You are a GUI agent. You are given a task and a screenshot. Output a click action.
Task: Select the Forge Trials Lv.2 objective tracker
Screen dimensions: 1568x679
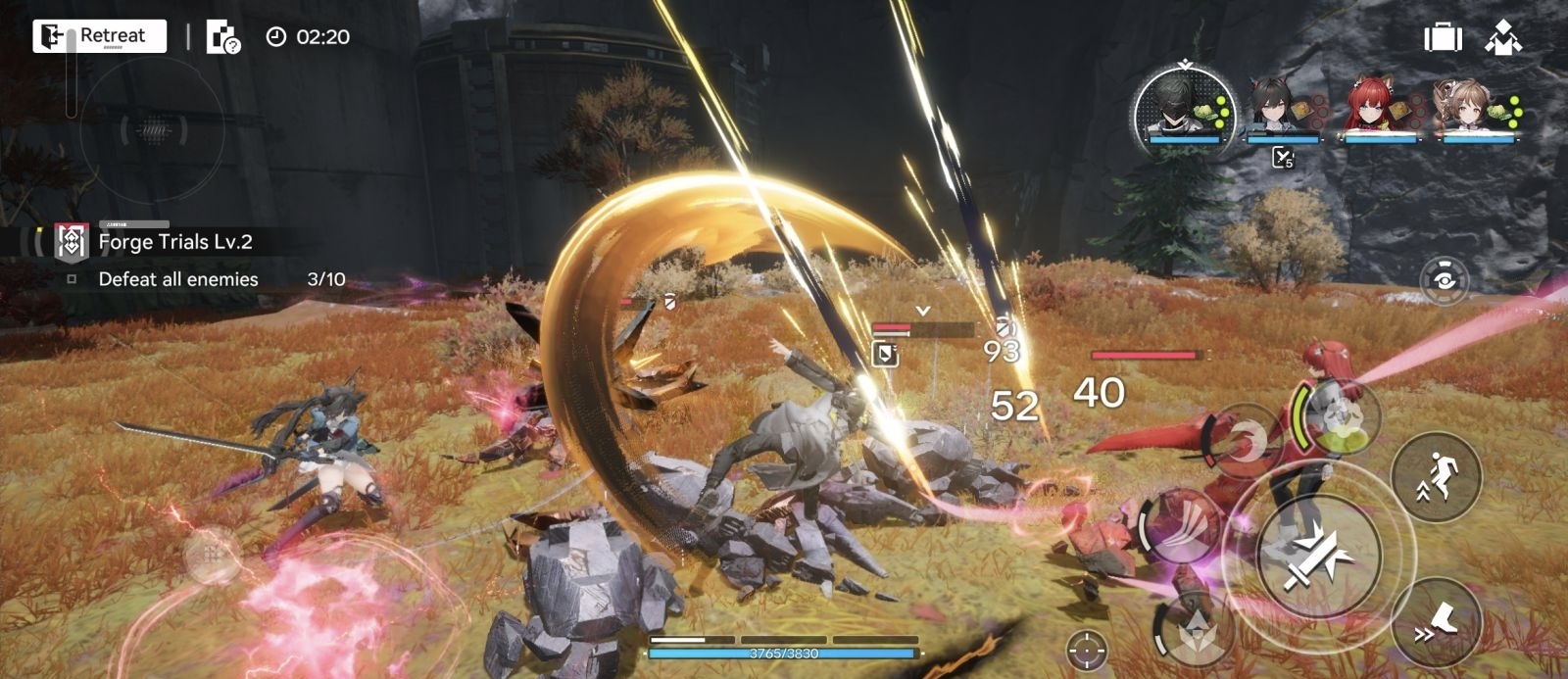coord(176,242)
